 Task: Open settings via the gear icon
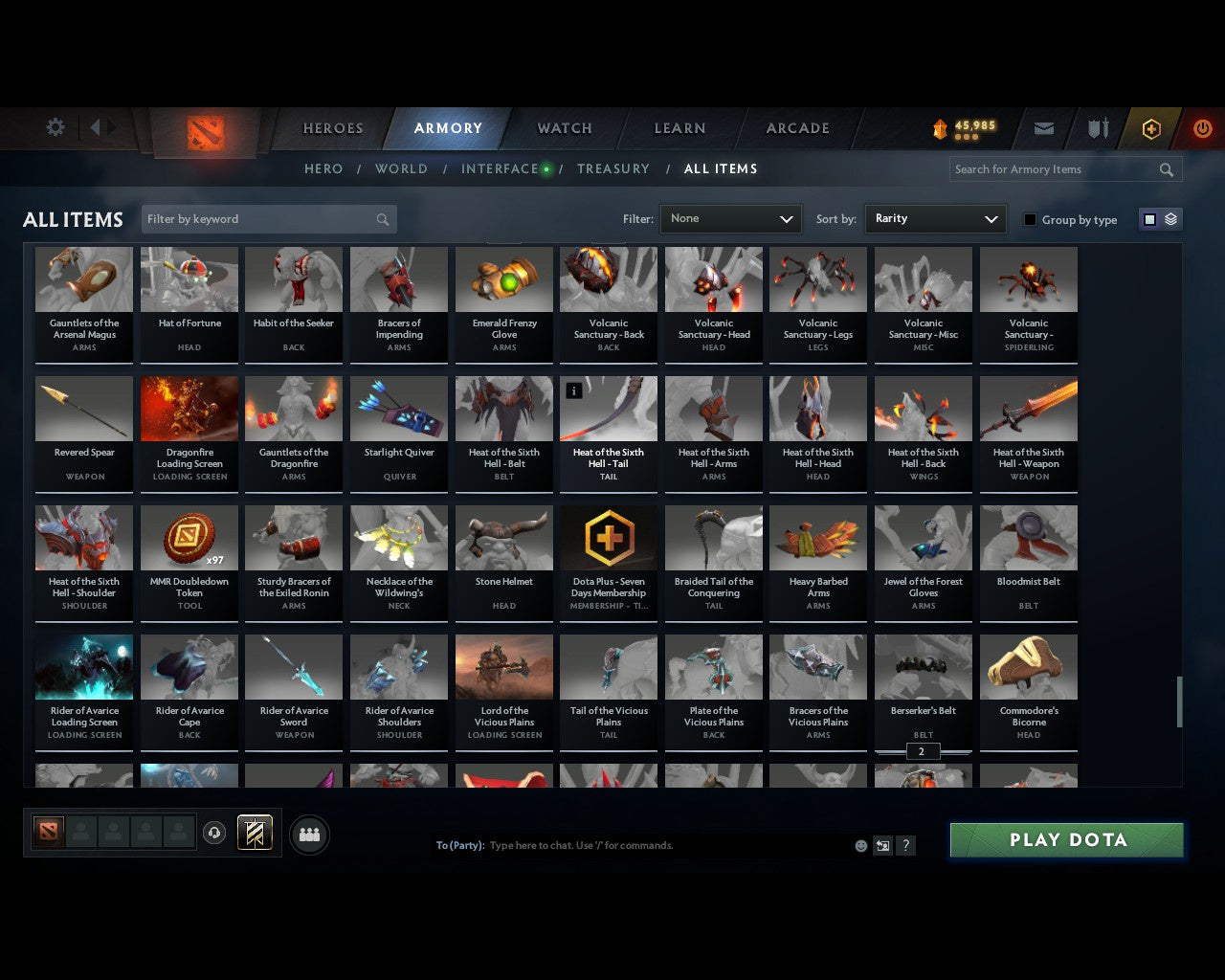point(55,126)
